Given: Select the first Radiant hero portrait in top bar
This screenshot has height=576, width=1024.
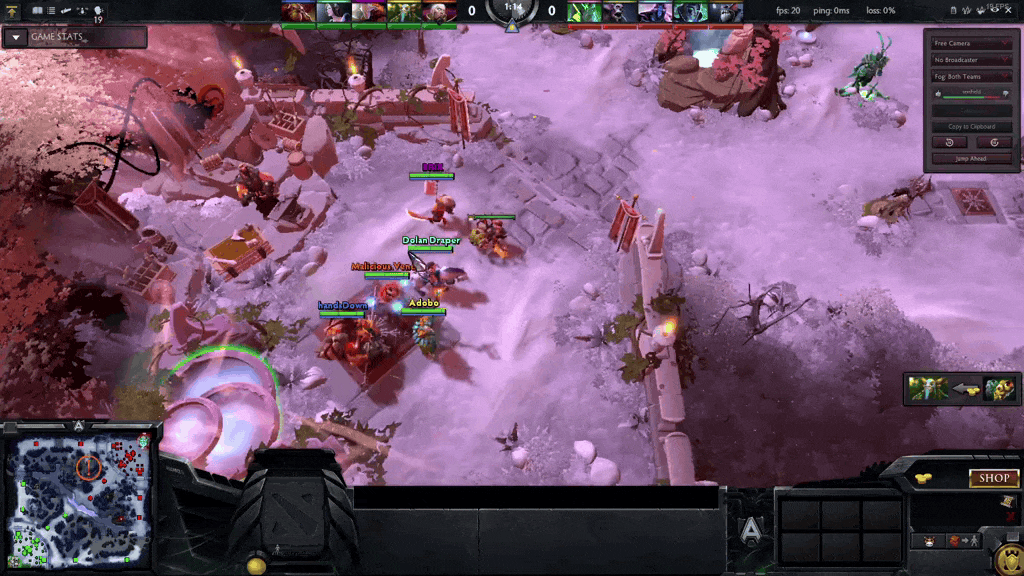Looking at the screenshot, I should pyautogui.click(x=295, y=12).
